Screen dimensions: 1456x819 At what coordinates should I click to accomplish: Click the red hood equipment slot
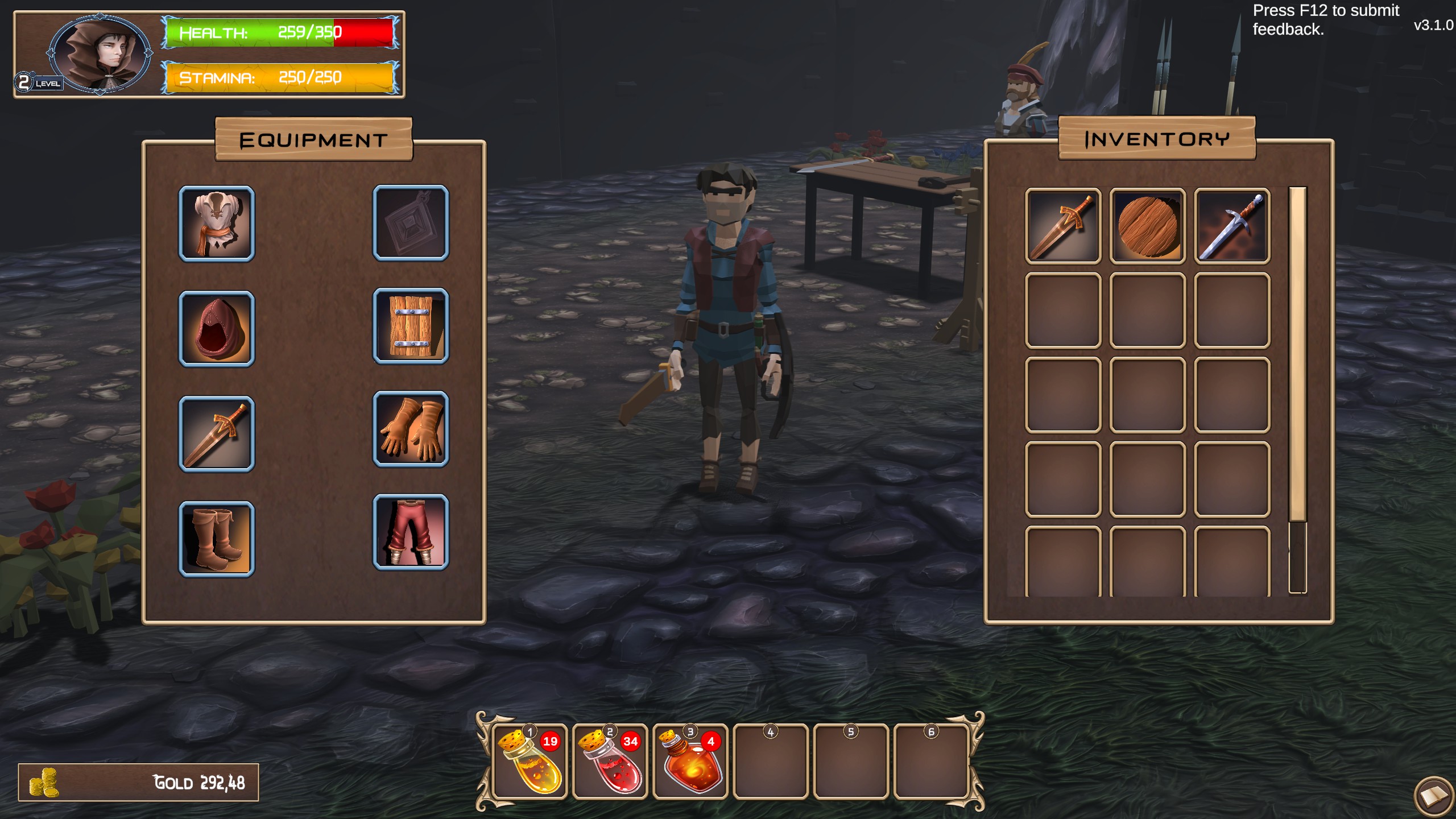pyautogui.click(x=217, y=329)
